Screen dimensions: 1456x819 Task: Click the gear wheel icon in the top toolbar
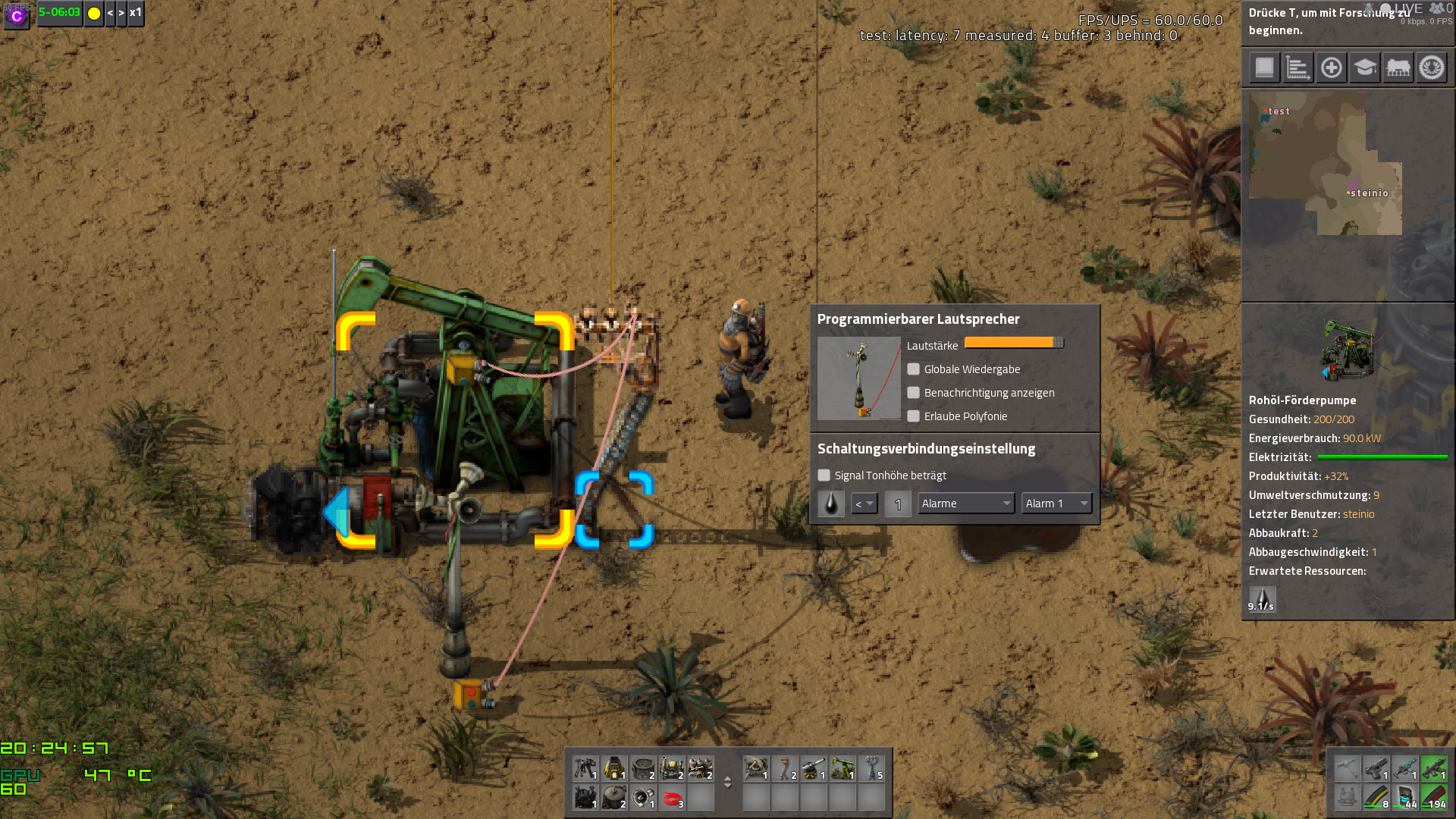(1432, 67)
